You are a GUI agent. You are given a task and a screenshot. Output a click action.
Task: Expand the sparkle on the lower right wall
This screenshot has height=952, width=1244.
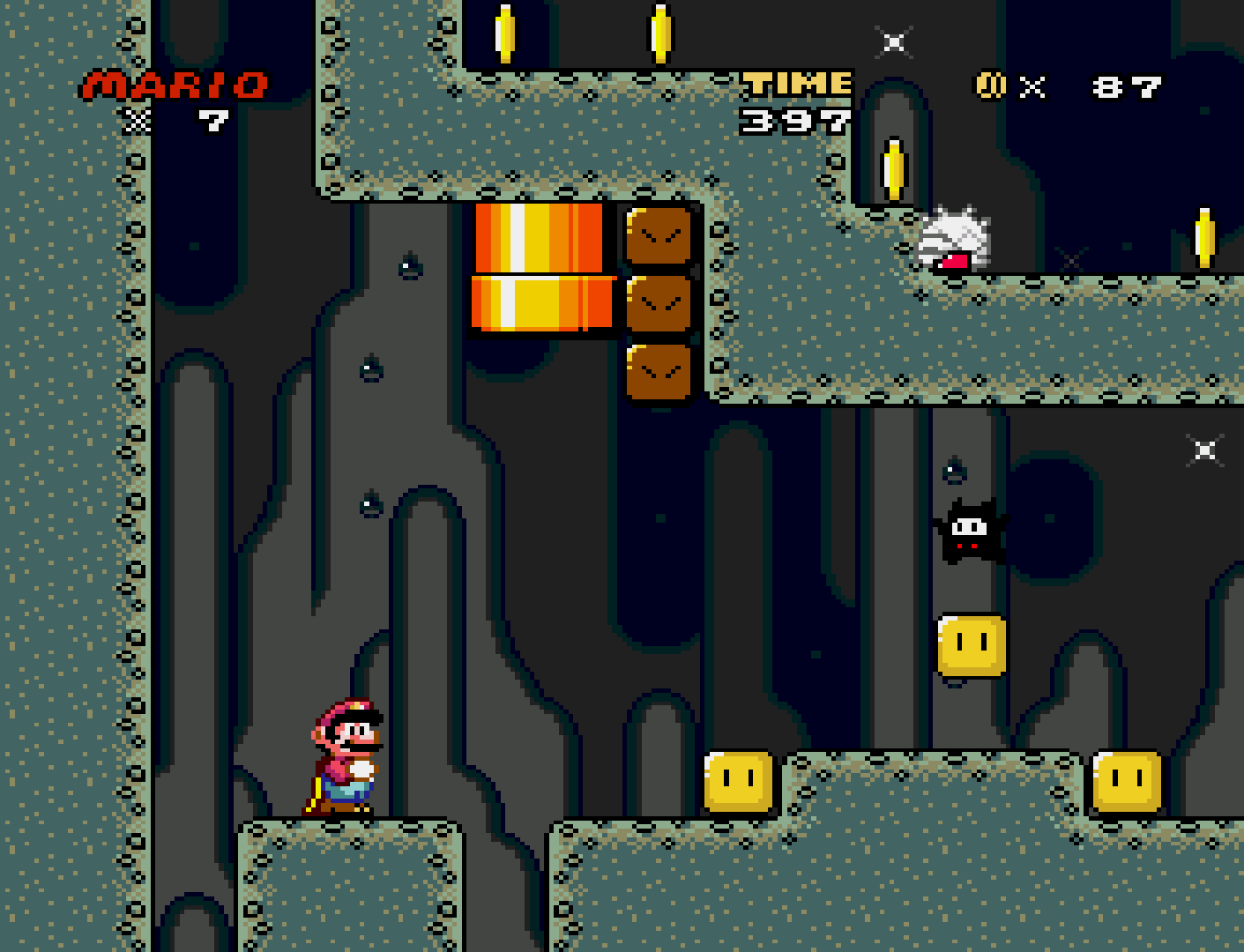(1206, 450)
